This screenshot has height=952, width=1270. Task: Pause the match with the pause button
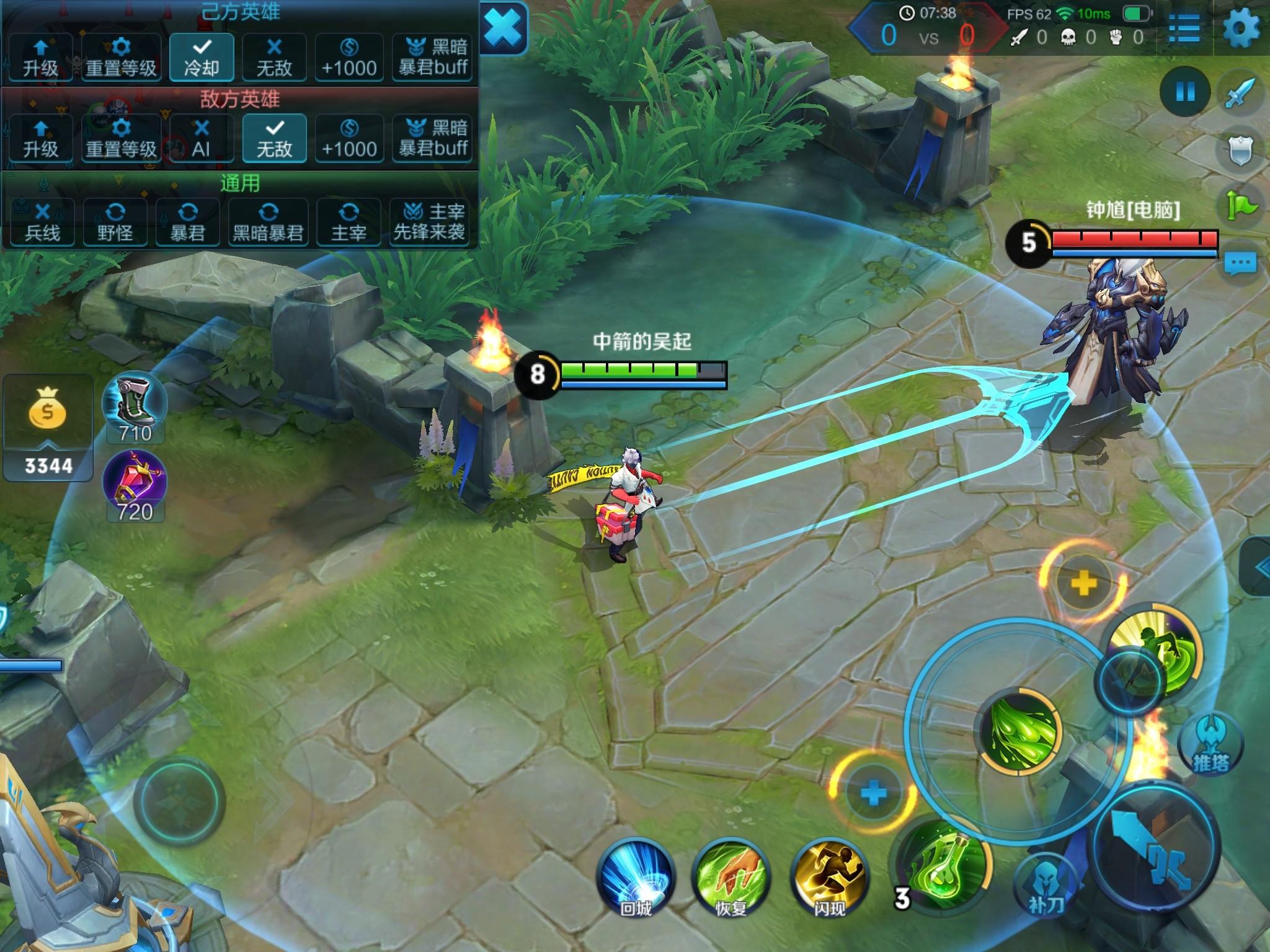(x=1185, y=92)
